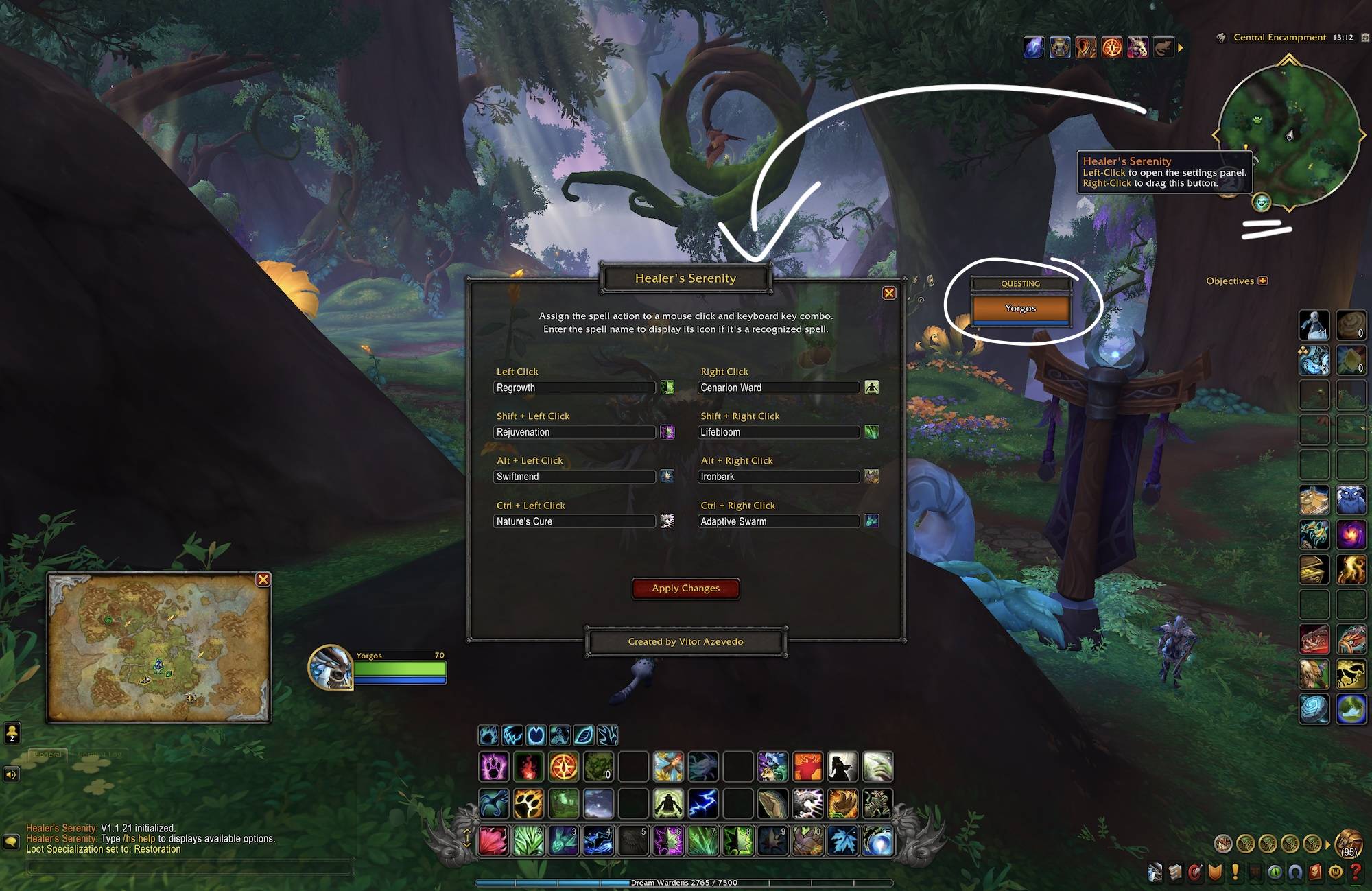Click the Lifebloom spell icon in the panel
This screenshot has width=1372, height=891.
point(872,432)
